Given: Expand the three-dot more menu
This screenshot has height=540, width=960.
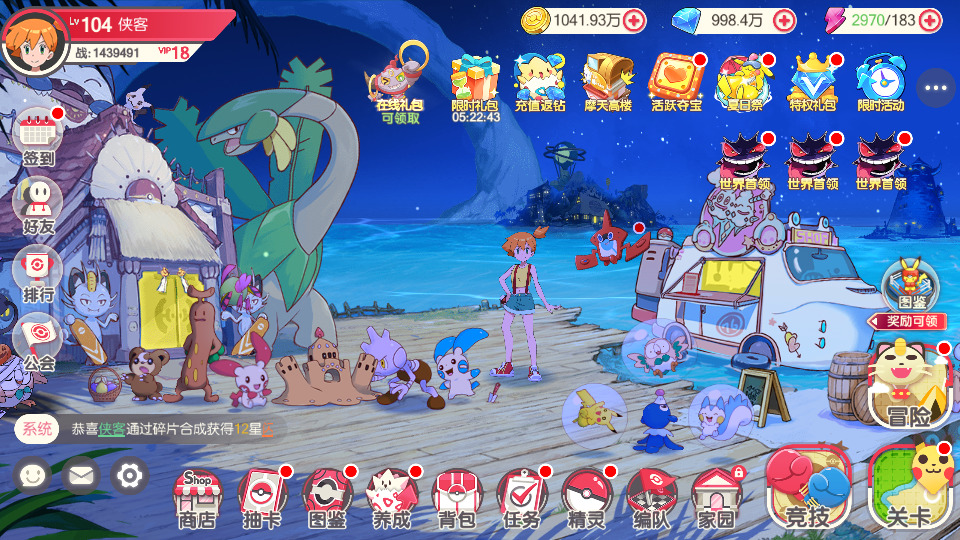Looking at the screenshot, I should (x=936, y=88).
